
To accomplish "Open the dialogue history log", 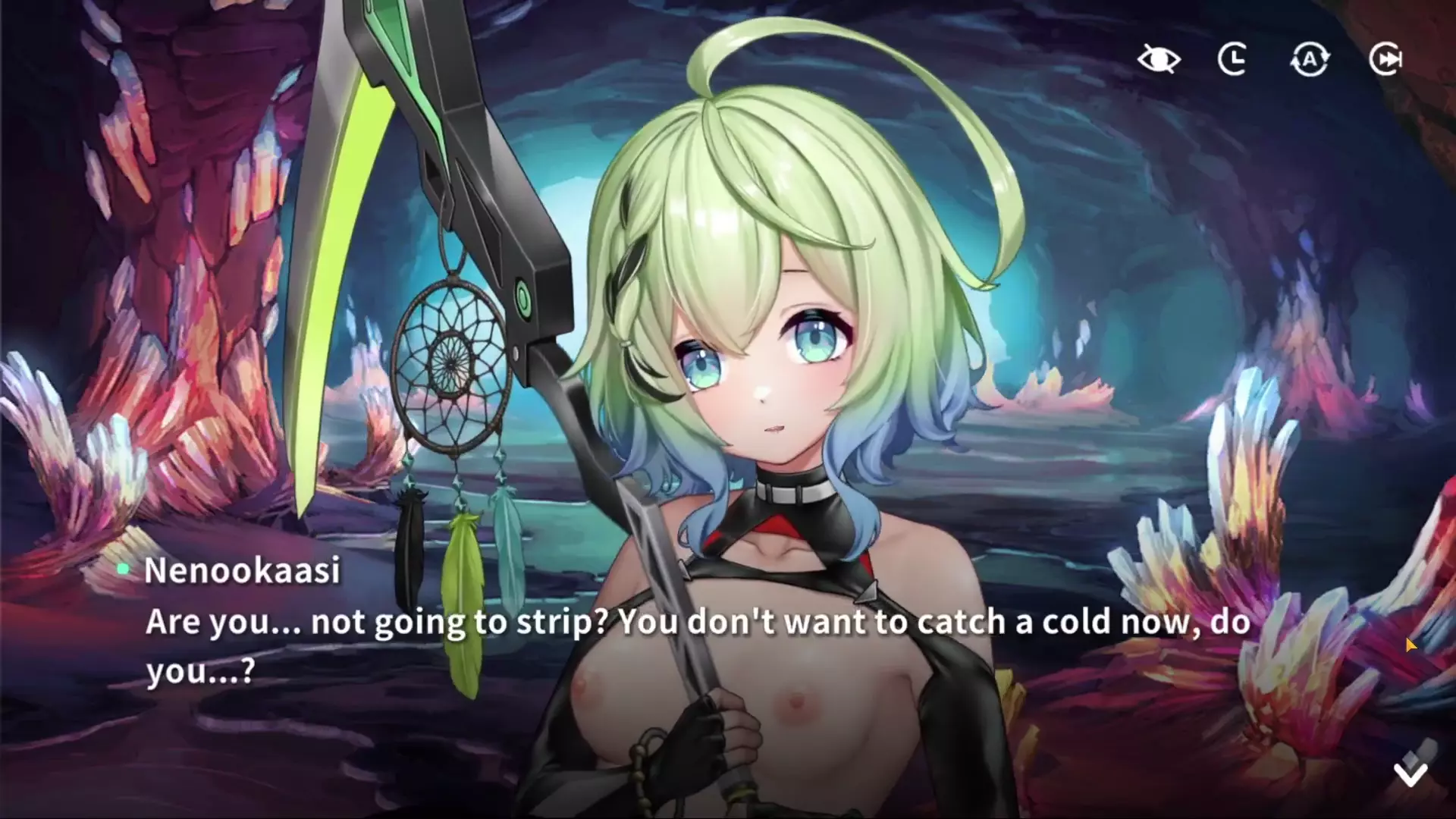I will tap(1233, 59).
